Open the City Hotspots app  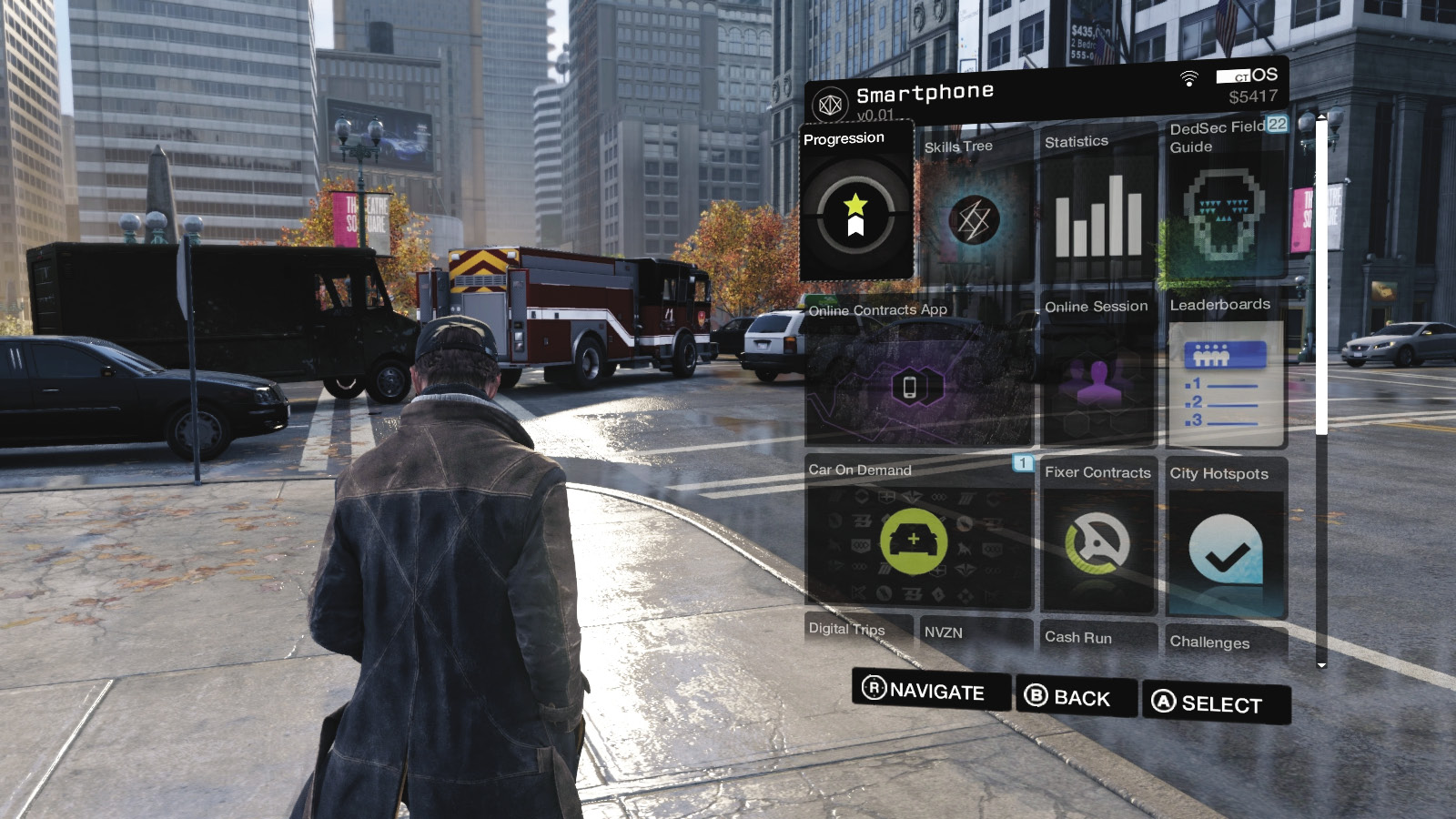click(1225, 548)
